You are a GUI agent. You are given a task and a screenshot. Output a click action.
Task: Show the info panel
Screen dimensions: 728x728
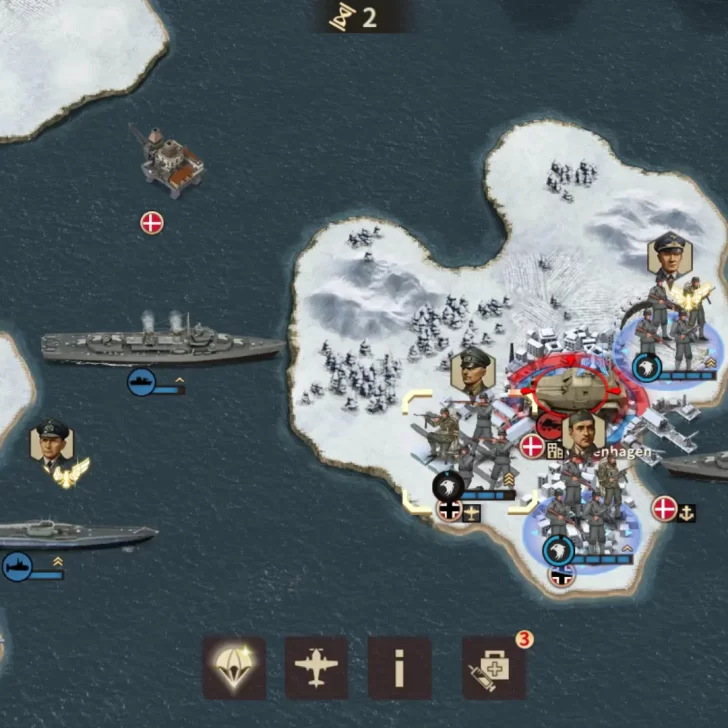[399, 667]
